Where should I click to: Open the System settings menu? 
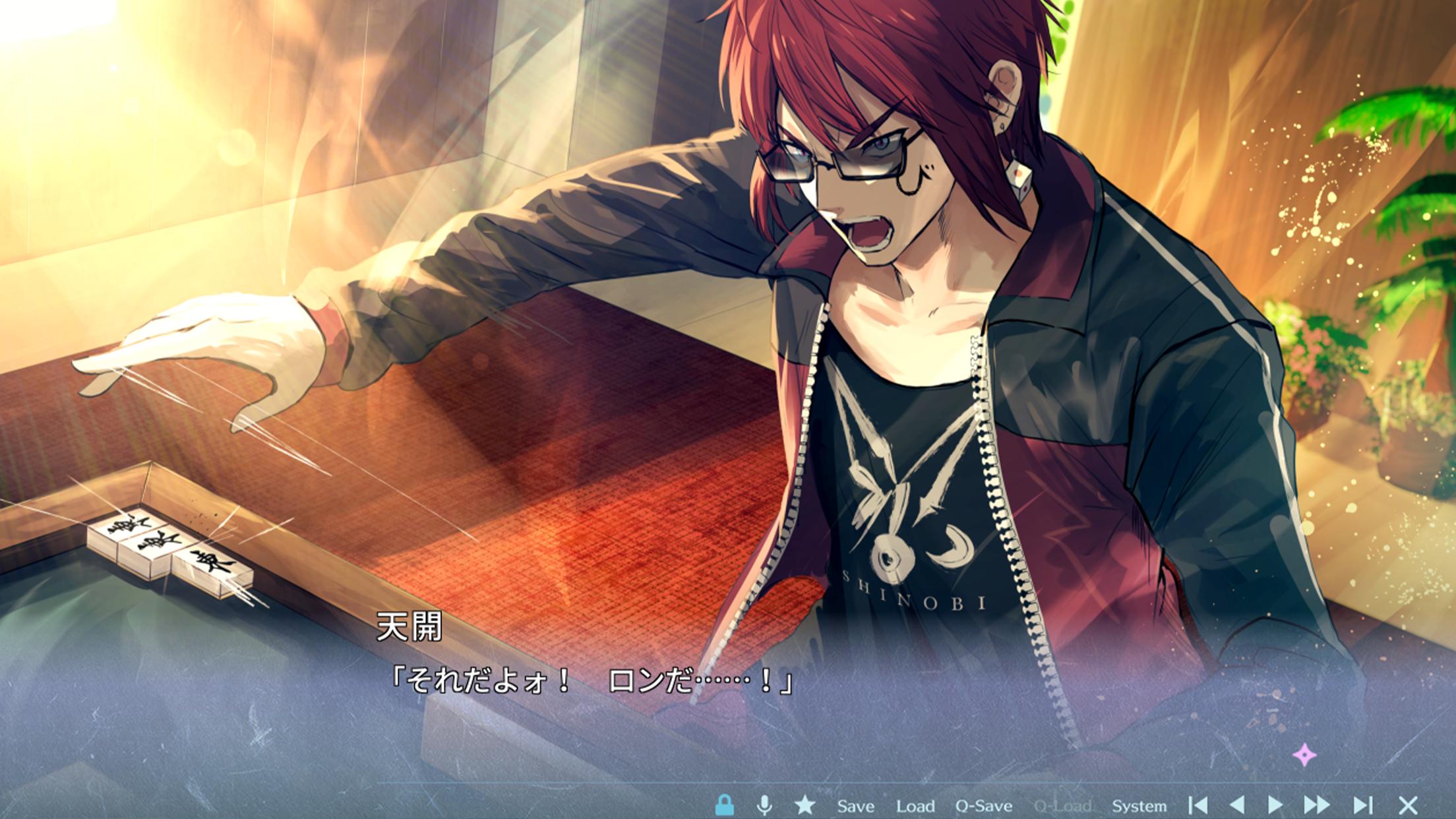[1139, 806]
